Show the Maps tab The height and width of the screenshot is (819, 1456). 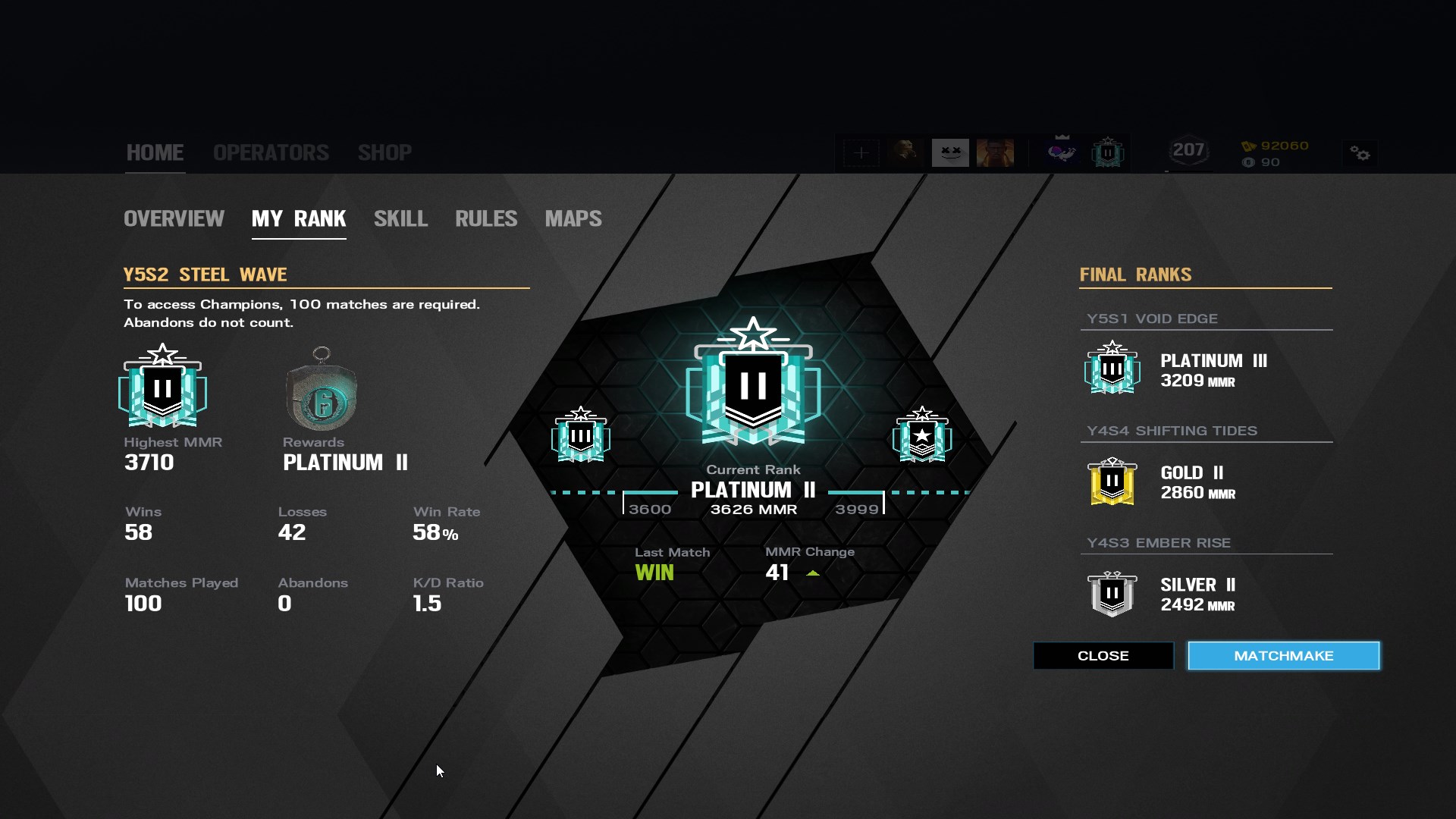(573, 219)
